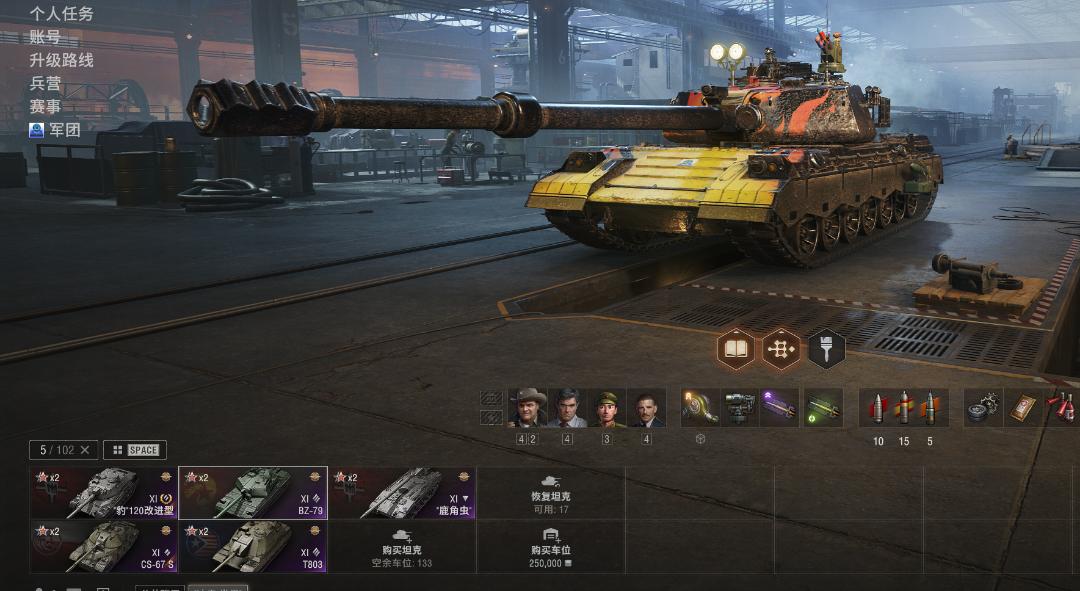This screenshot has height=591, width=1080.
Task: Open 恢复坦克 restore tank option
Action: click(551, 493)
